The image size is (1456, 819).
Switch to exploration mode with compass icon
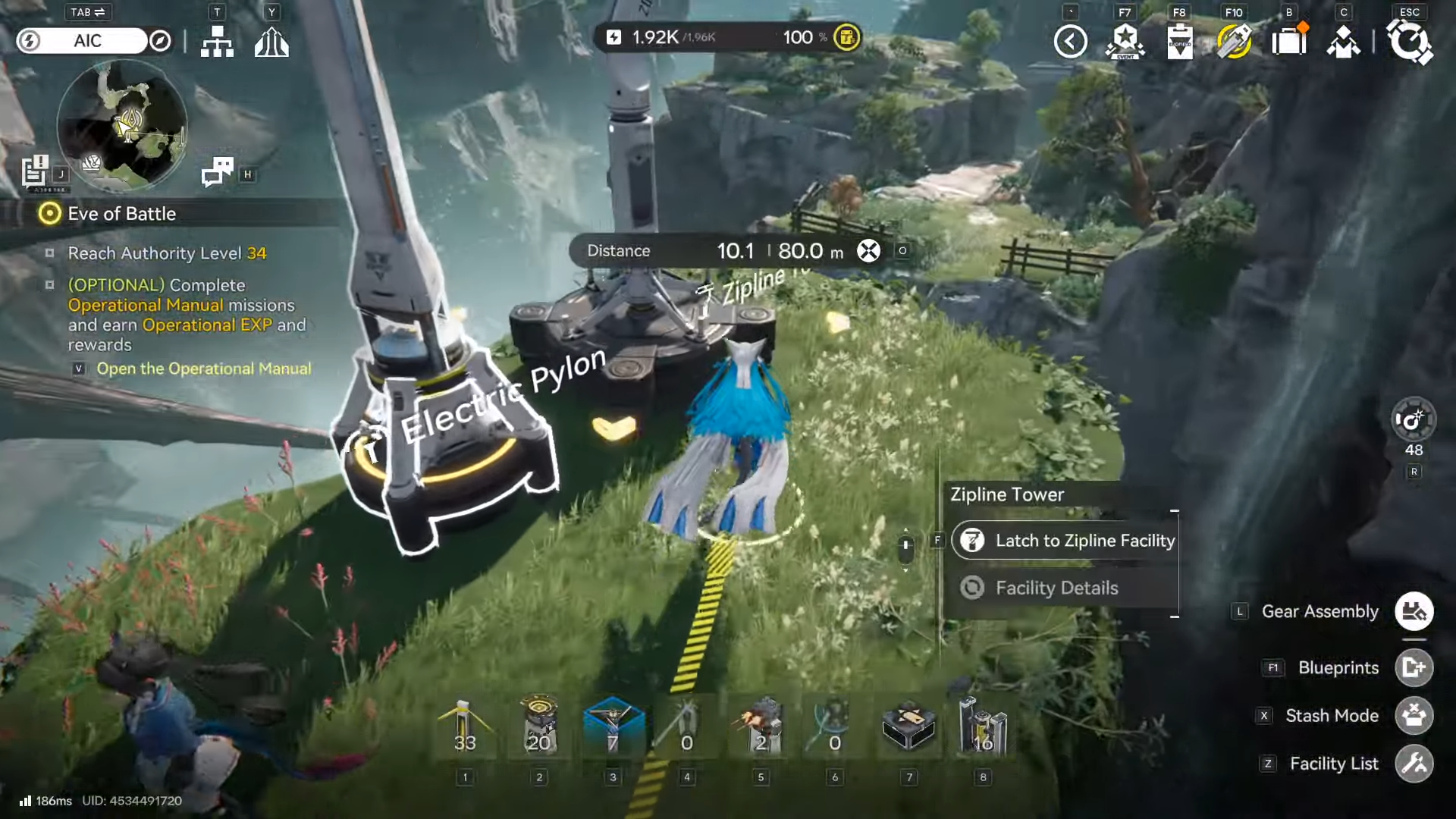[160, 41]
